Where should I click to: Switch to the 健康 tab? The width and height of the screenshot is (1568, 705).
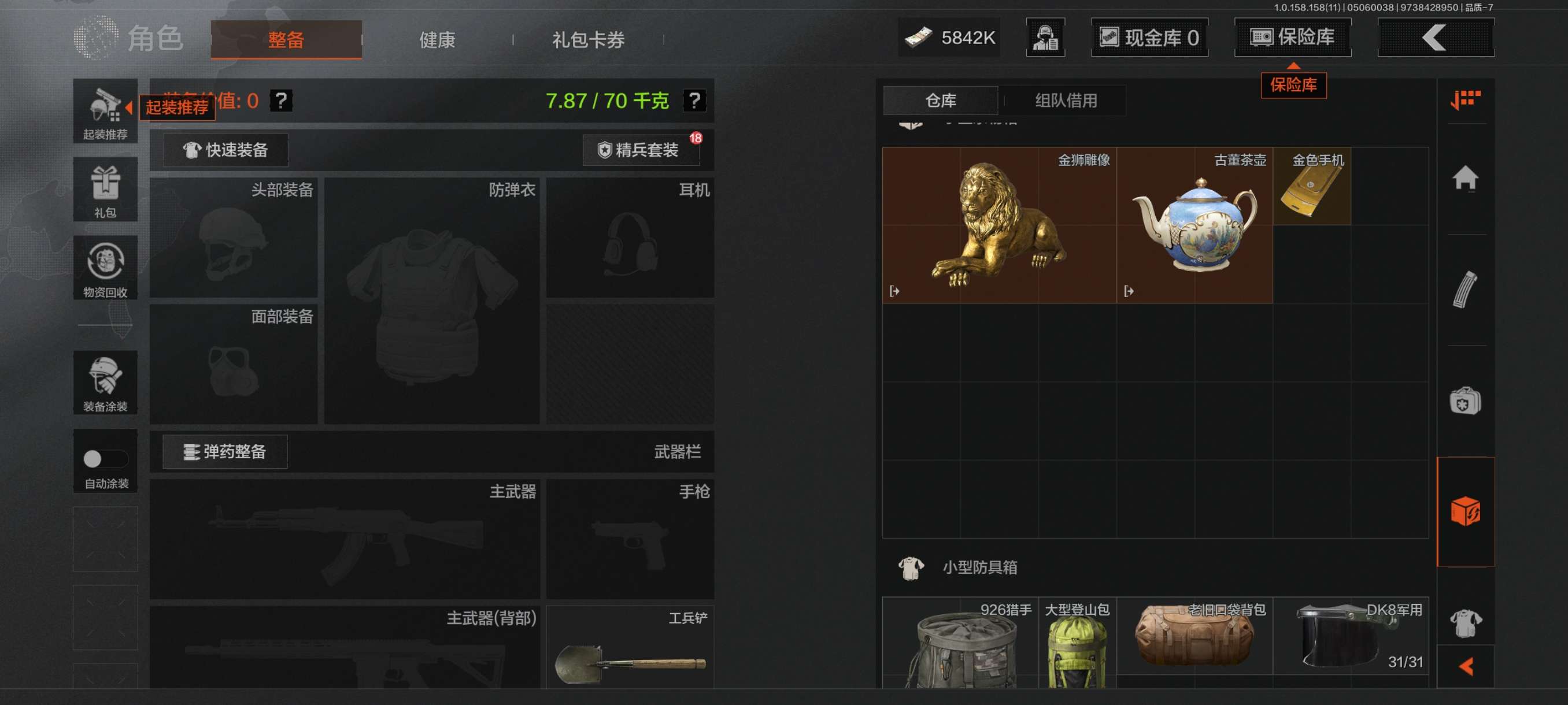[437, 40]
